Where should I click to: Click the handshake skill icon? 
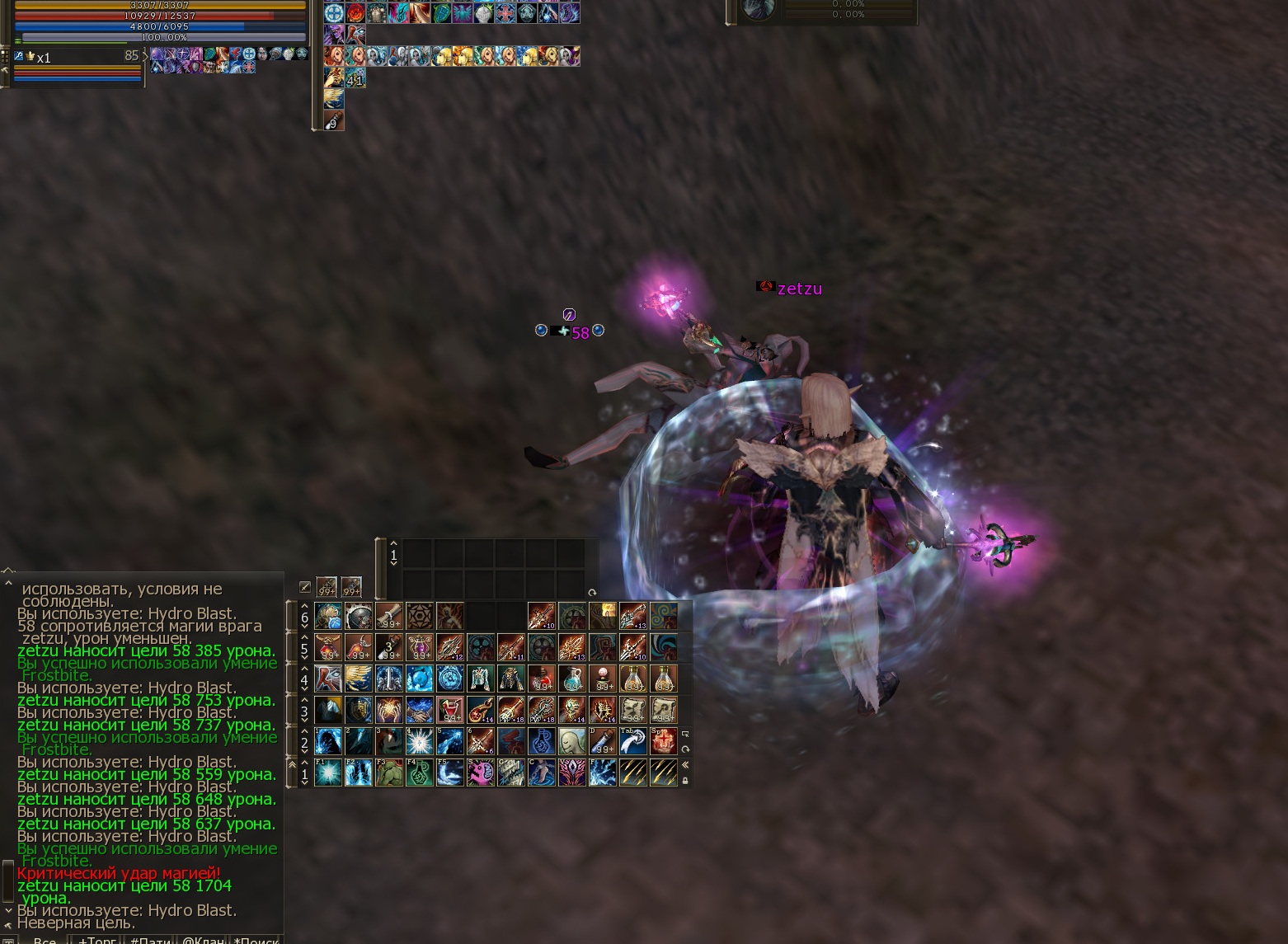coord(420,710)
